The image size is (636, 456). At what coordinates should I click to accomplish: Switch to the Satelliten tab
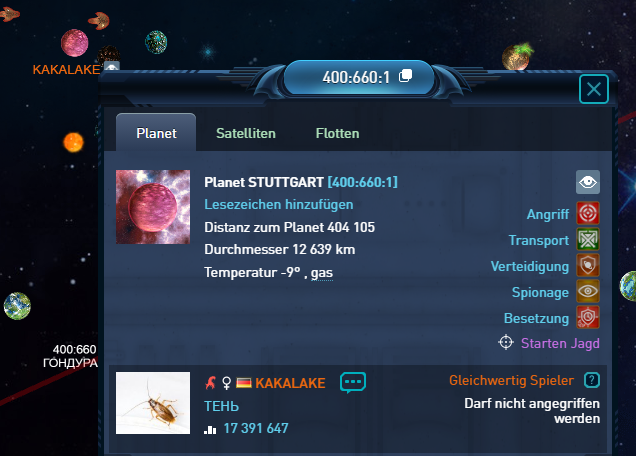246,133
